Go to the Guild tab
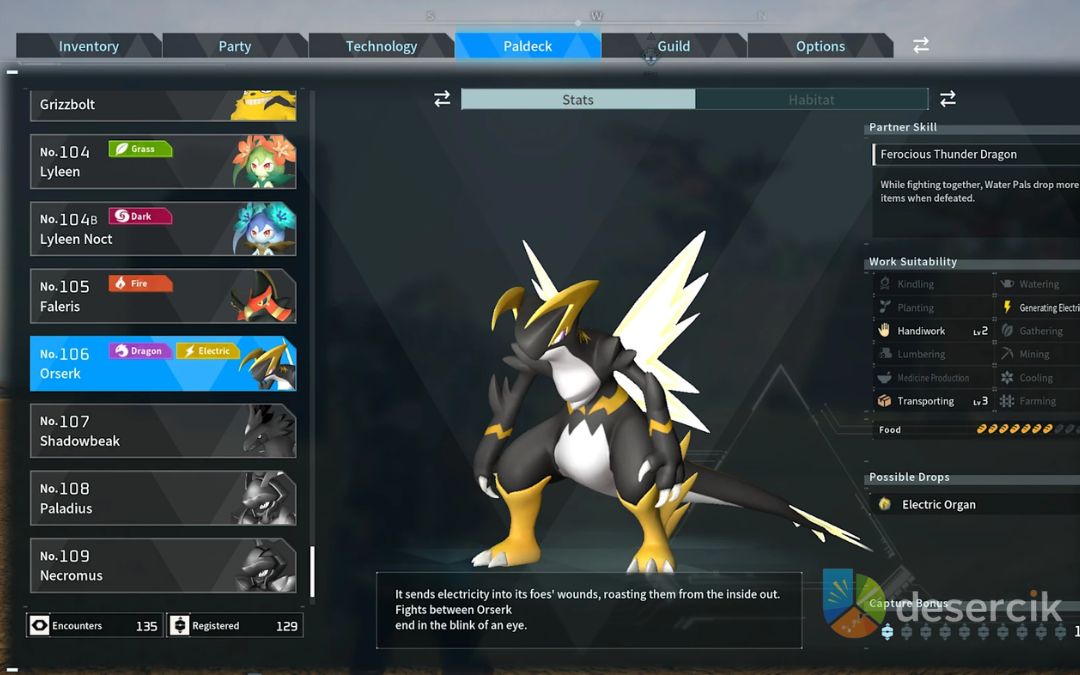 [673, 46]
